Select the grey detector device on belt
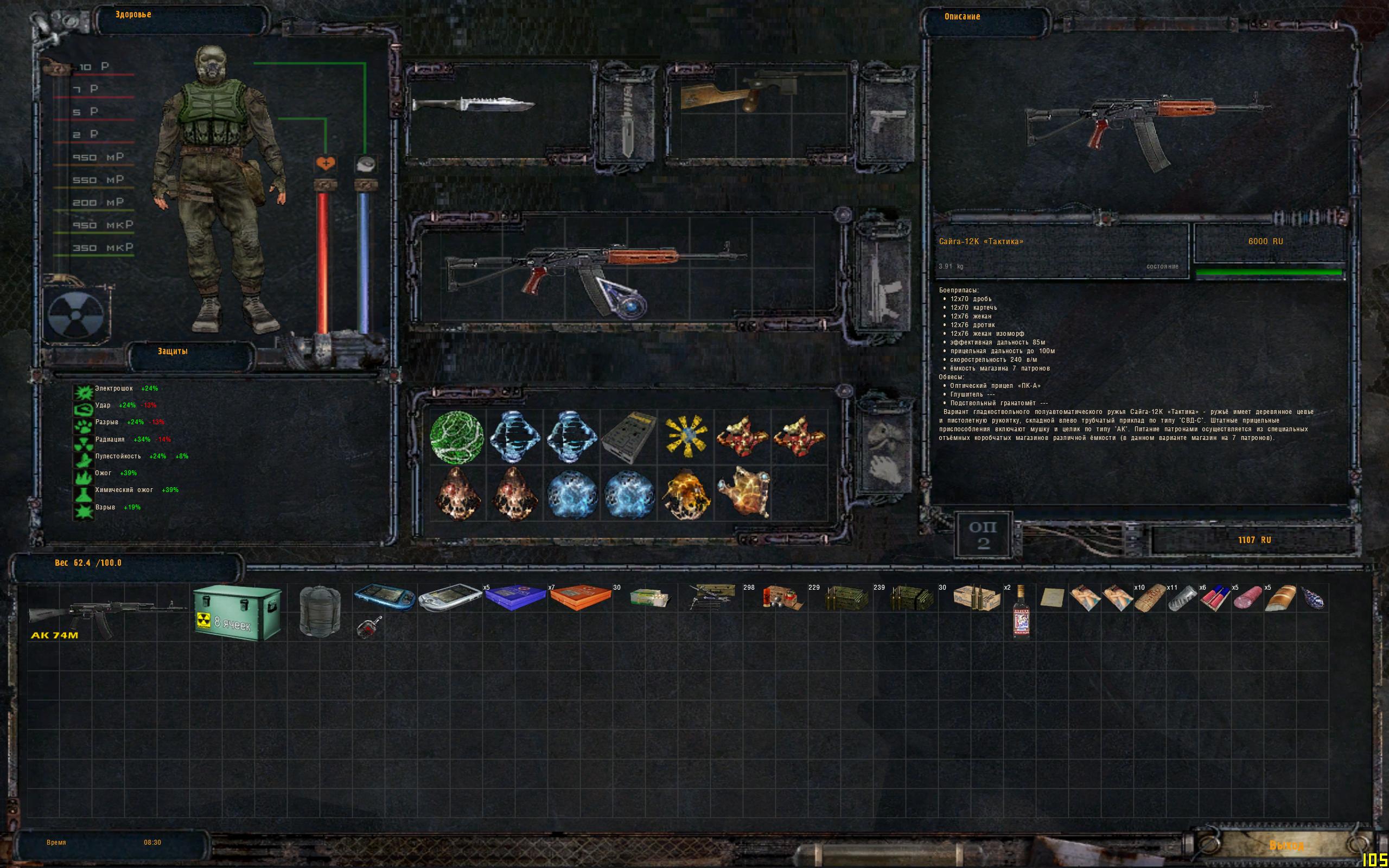 point(628,437)
